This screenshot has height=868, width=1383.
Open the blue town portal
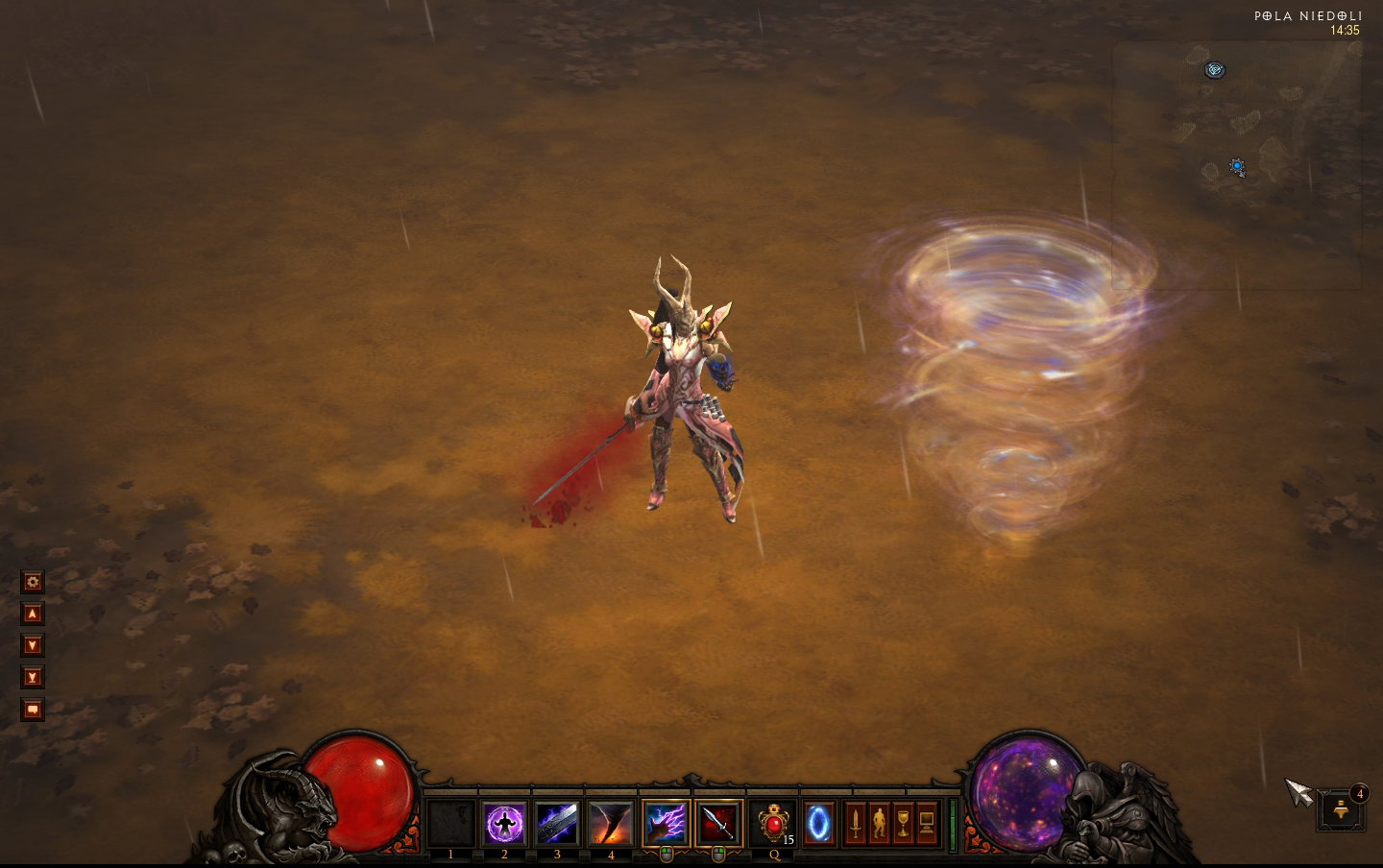coord(819,824)
